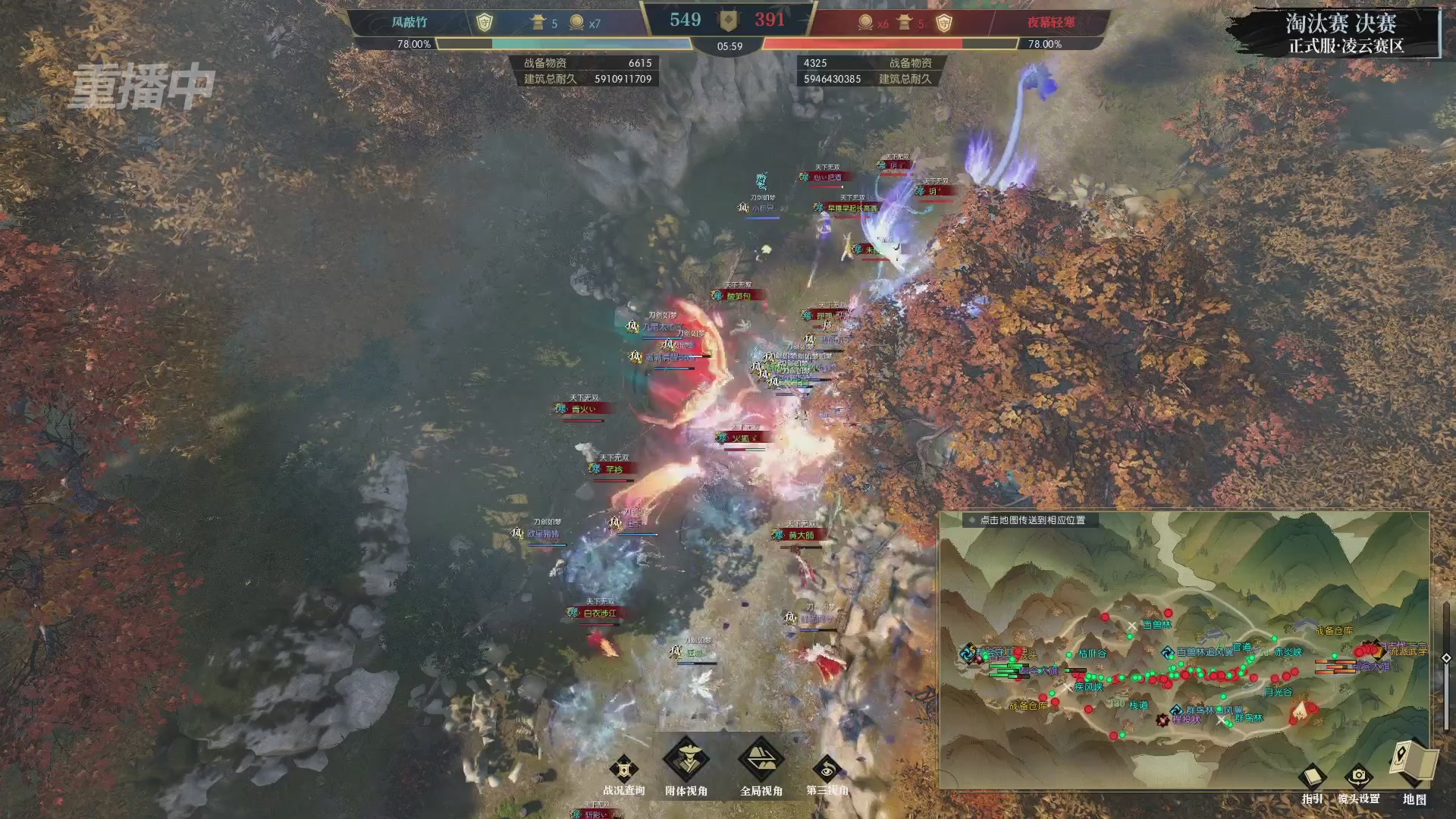Toggle the 地图 map button
Viewport: 1456px width, 819px height.
[x=1414, y=766]
